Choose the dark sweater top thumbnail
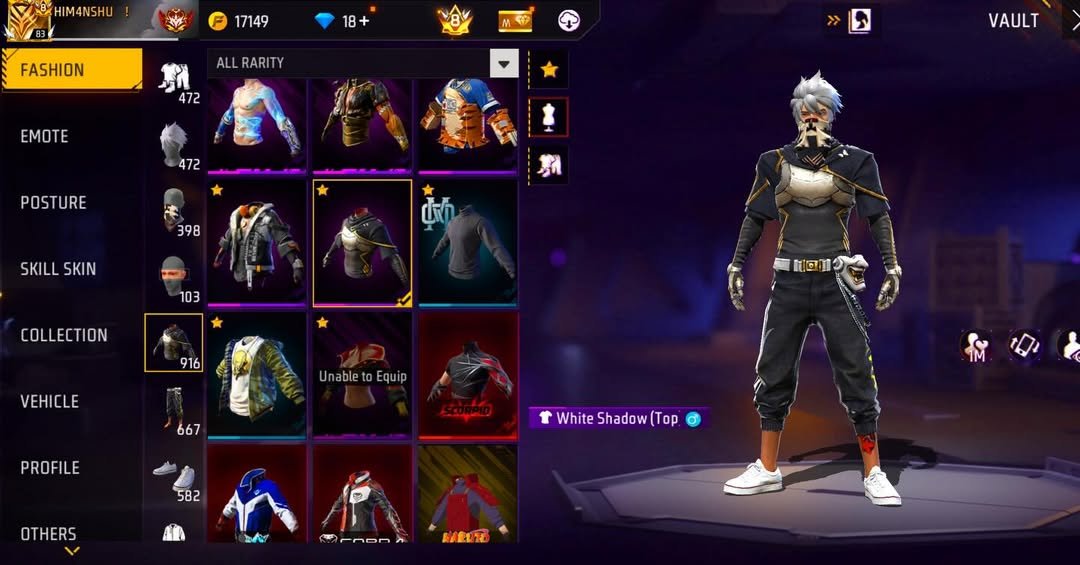Image resolution: width=1080 pixels, height=565 pixels. tap(467, 241)
